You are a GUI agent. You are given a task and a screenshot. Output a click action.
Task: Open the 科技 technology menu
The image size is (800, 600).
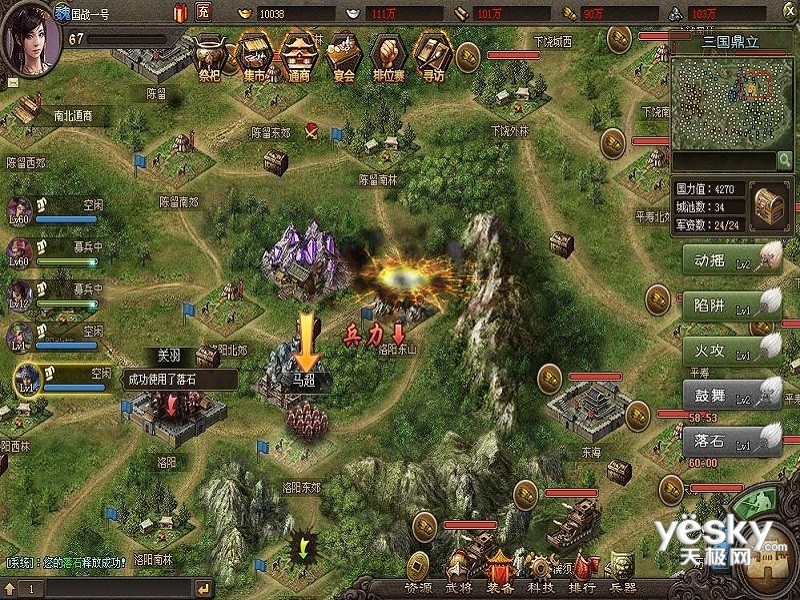pos(541,588)
